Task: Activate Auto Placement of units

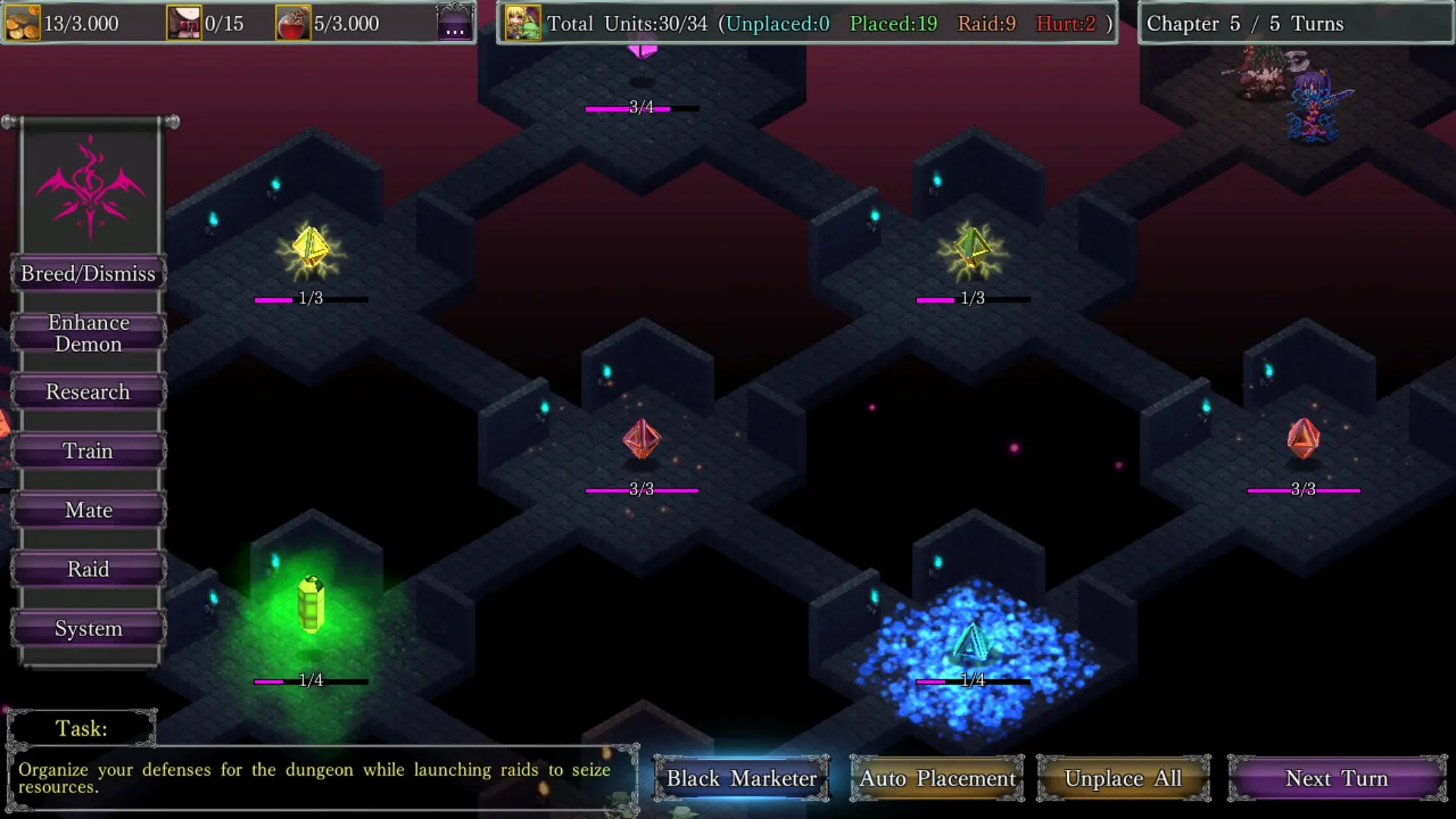Action: click(937, 778)
